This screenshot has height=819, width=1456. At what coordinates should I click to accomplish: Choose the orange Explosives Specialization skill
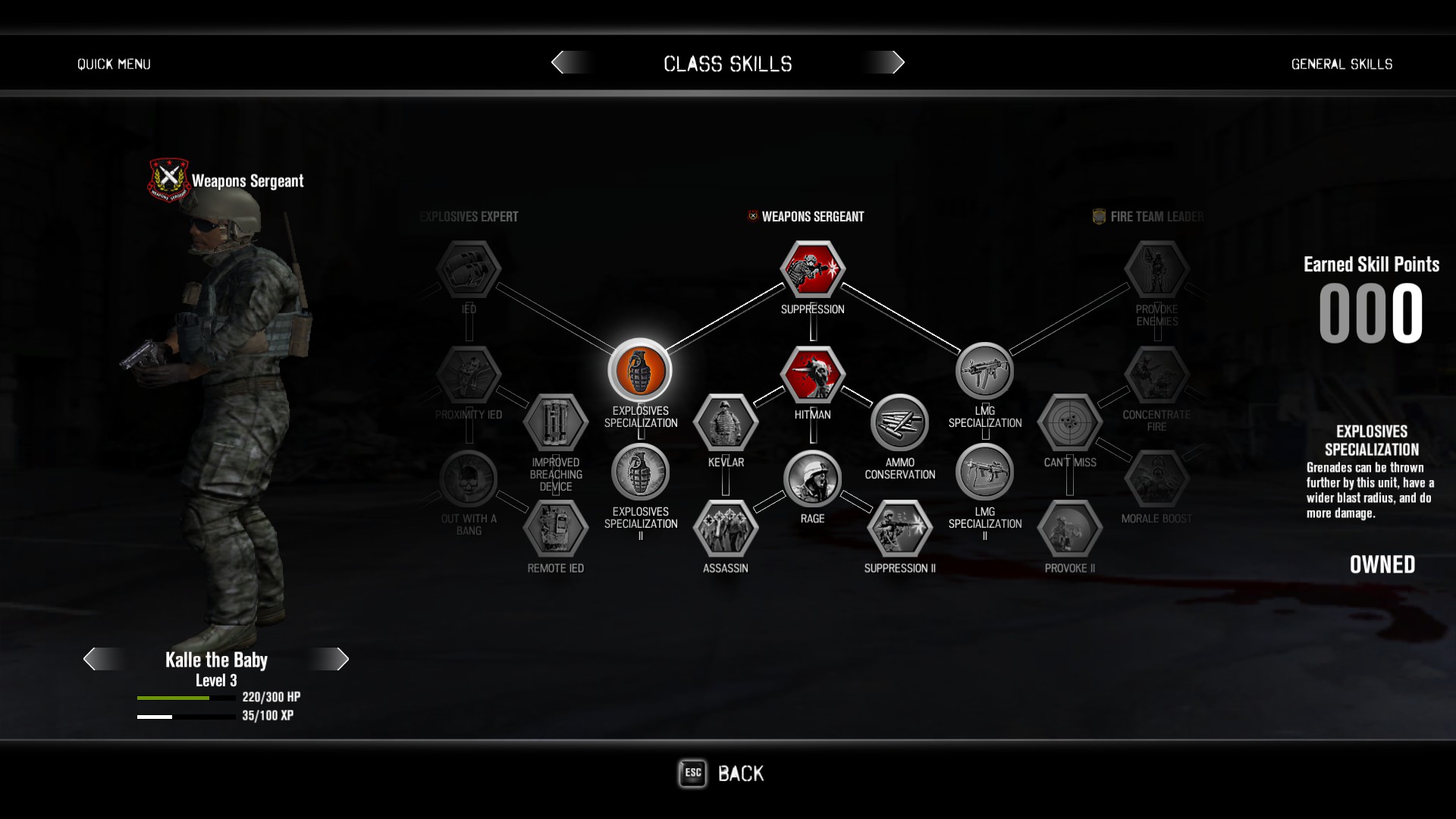640,371
